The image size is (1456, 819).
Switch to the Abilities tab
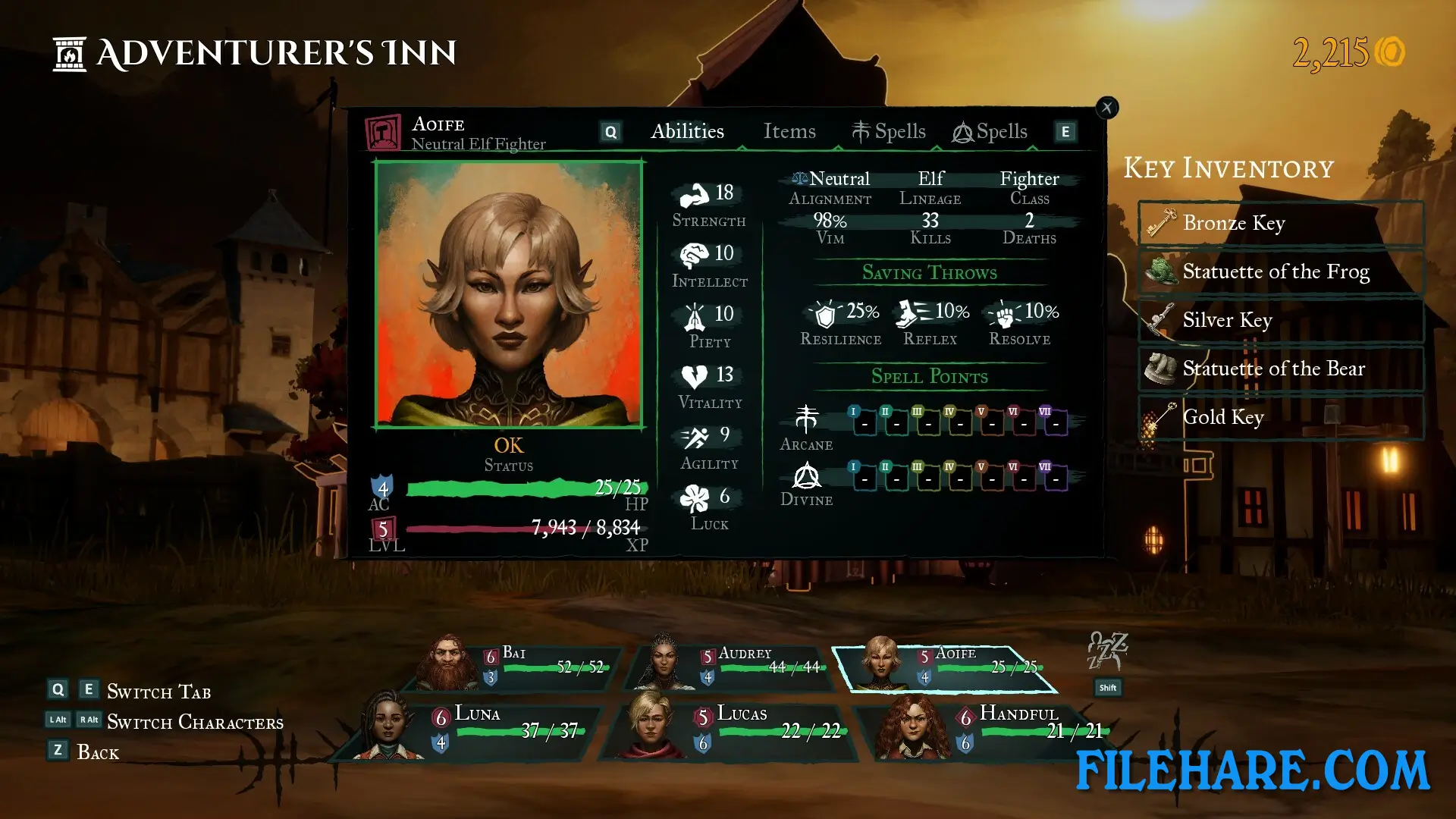[x=687, y=132]
